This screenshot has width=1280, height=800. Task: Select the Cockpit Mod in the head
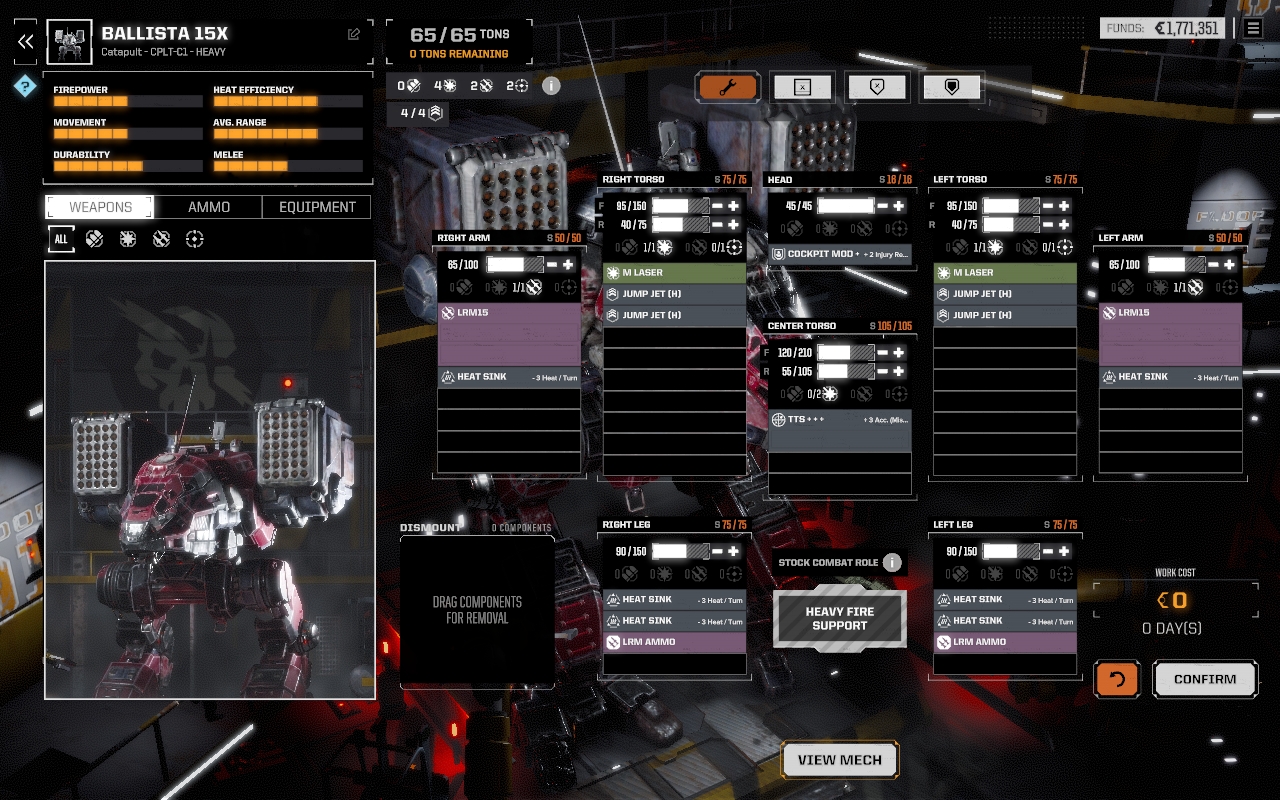(840, 254)
